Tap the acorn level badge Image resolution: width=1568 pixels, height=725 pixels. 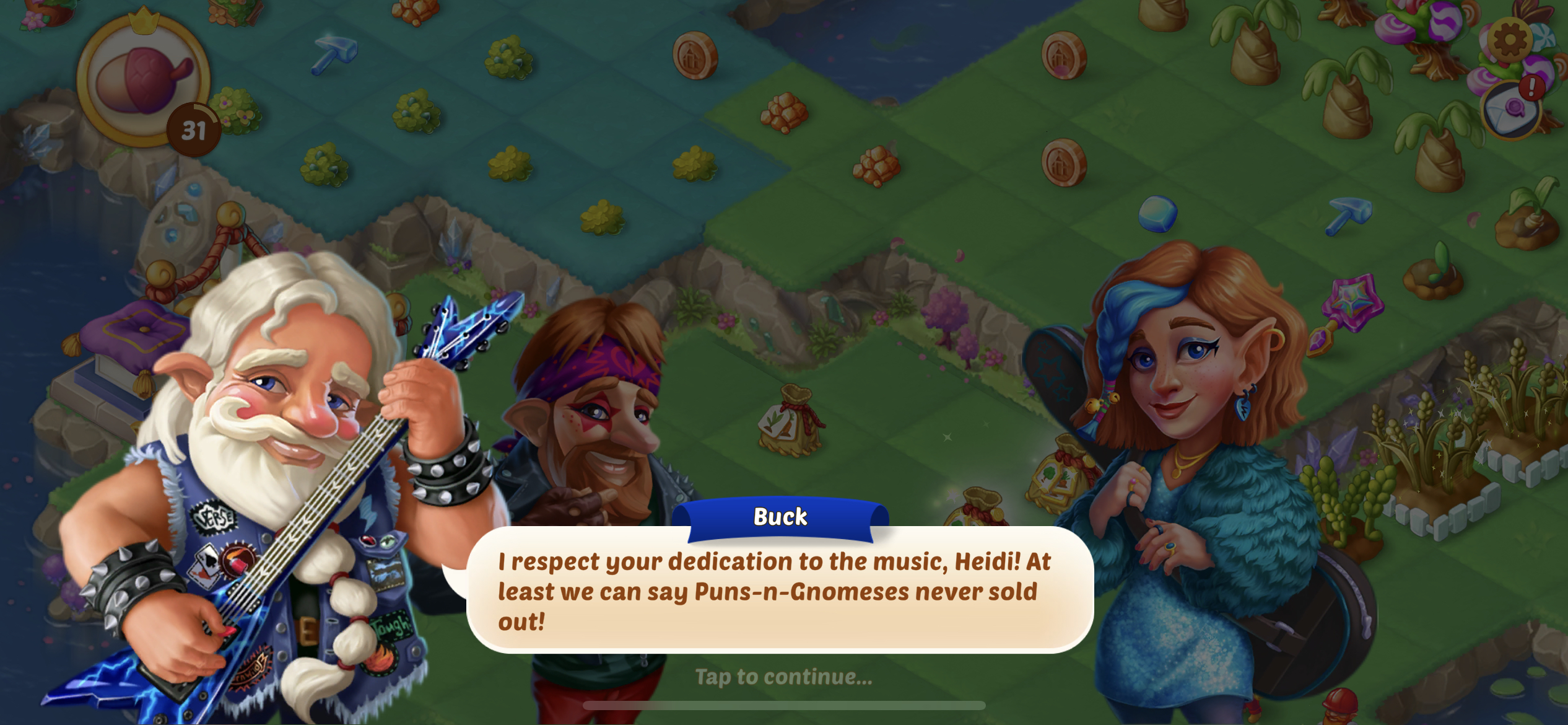144,82
